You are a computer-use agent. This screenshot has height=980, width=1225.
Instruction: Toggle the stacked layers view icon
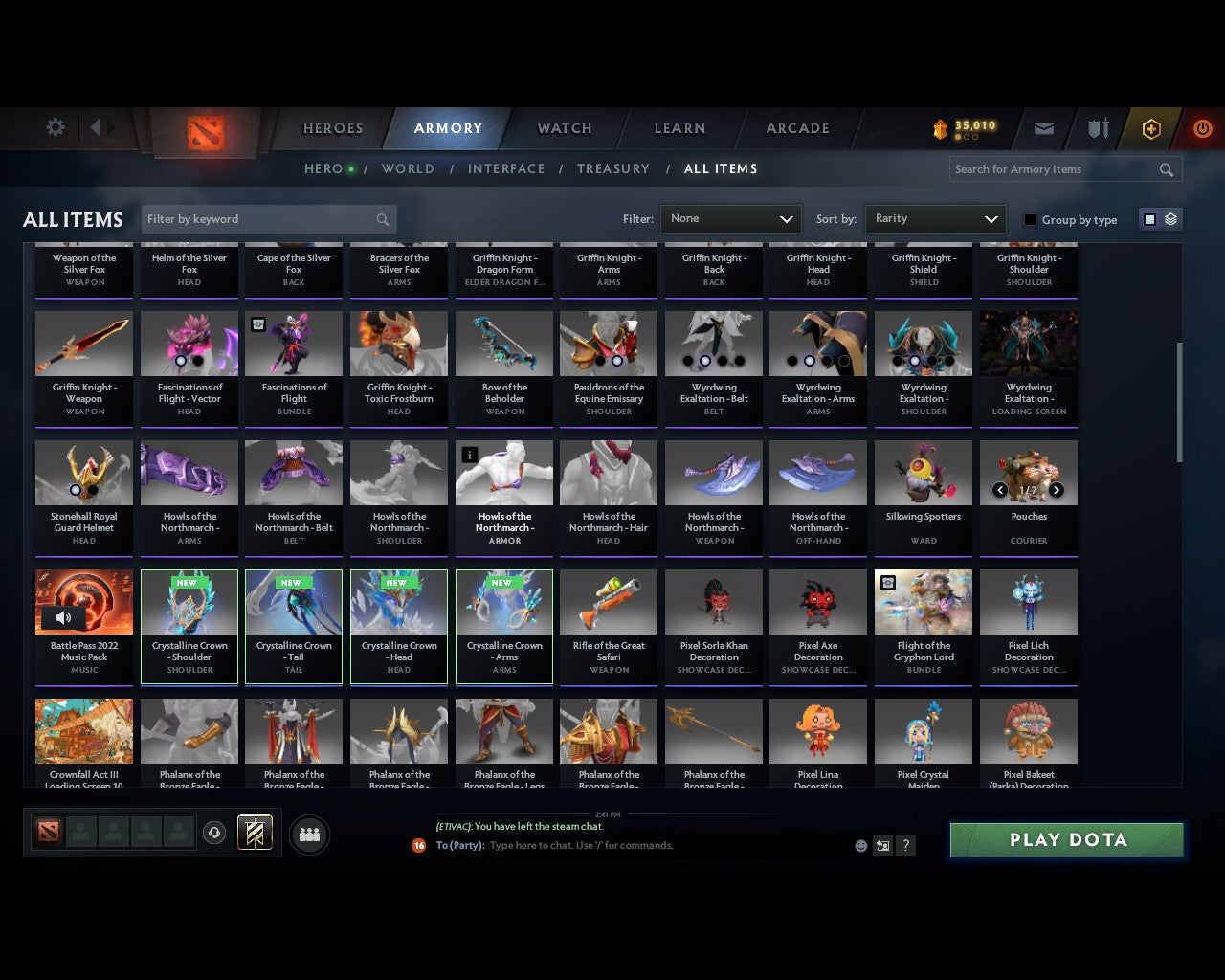[1169, 218]
